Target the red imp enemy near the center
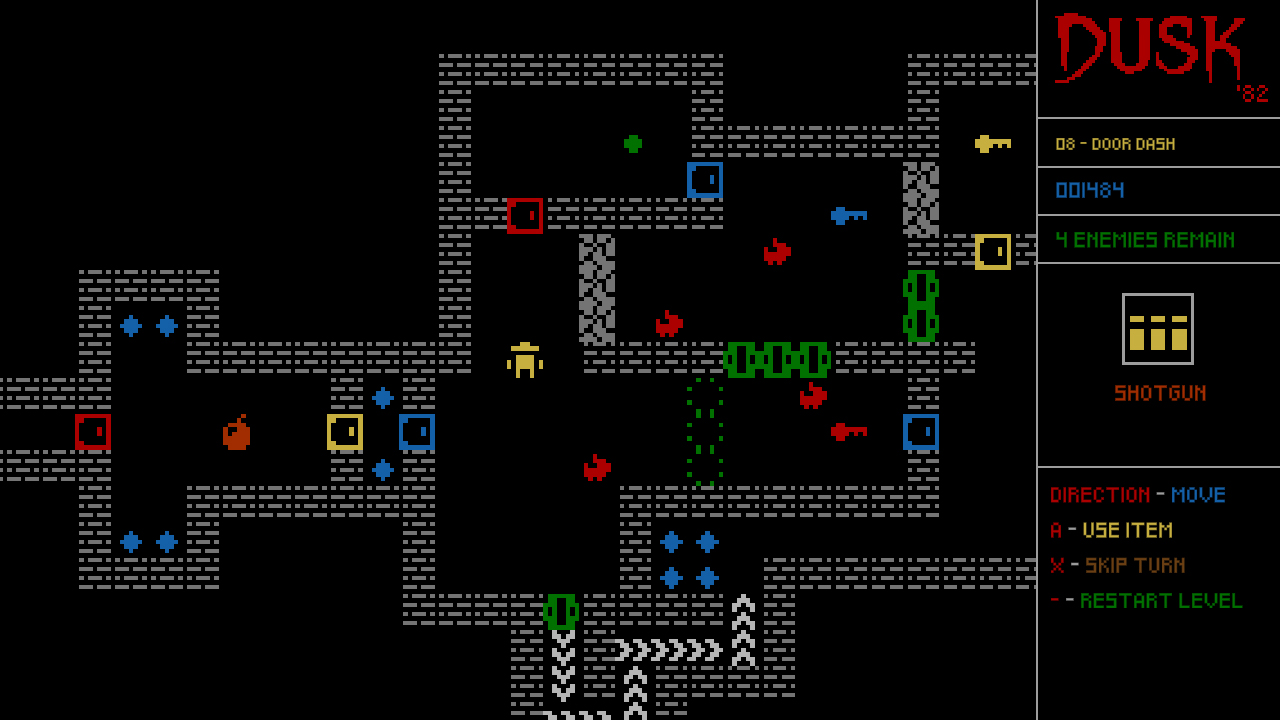The width and height of the screenshot is (1280, 720). (670, 322)
